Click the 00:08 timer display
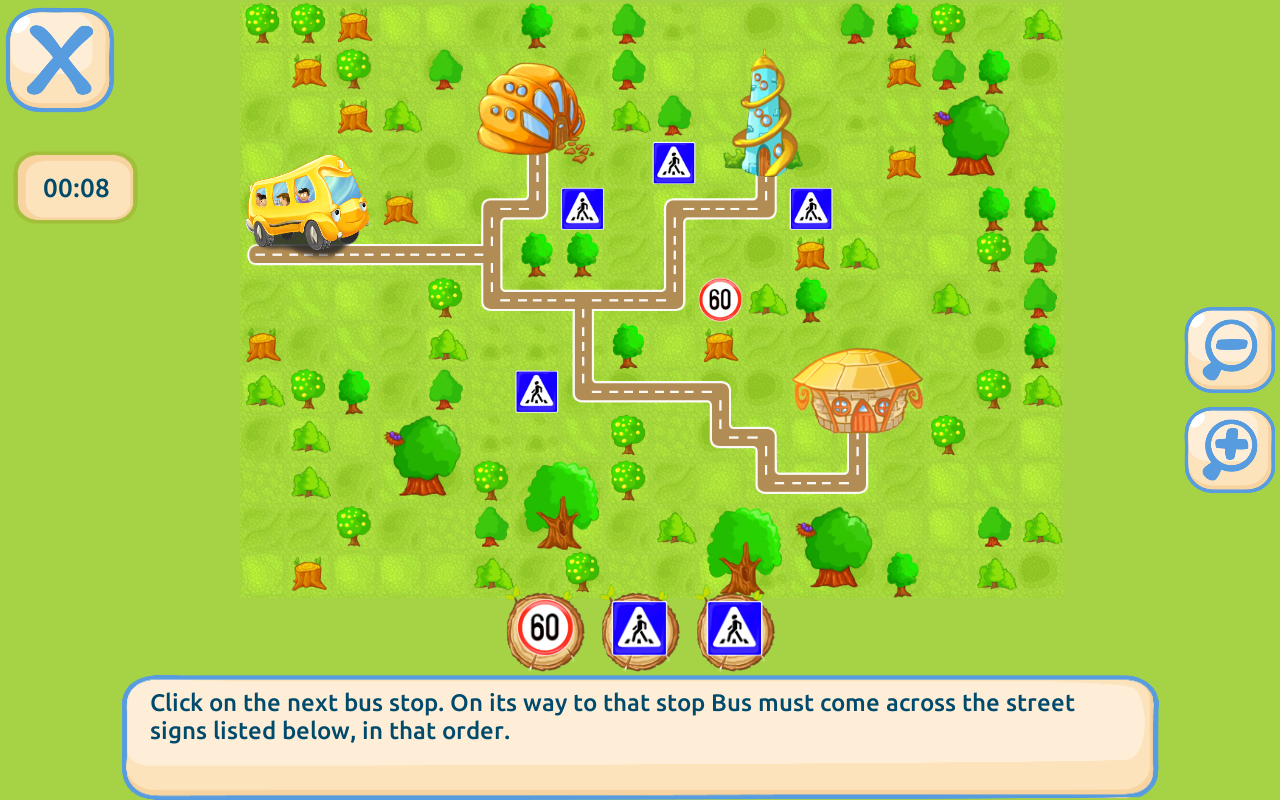This screenshot has width=1280, height=800. (75, 187)
